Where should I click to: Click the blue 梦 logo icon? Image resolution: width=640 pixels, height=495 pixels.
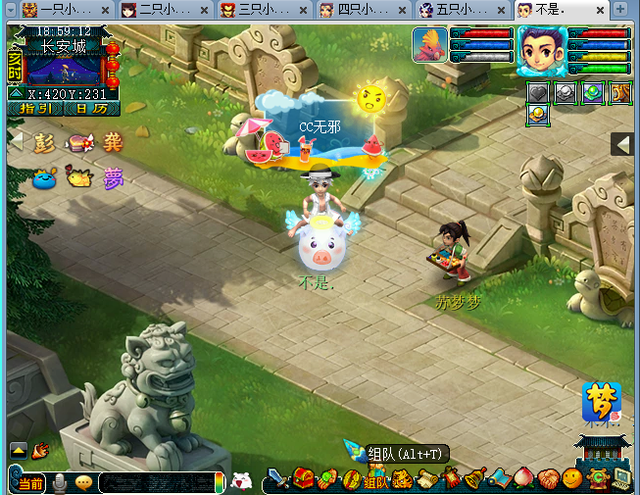coord(602,402)
